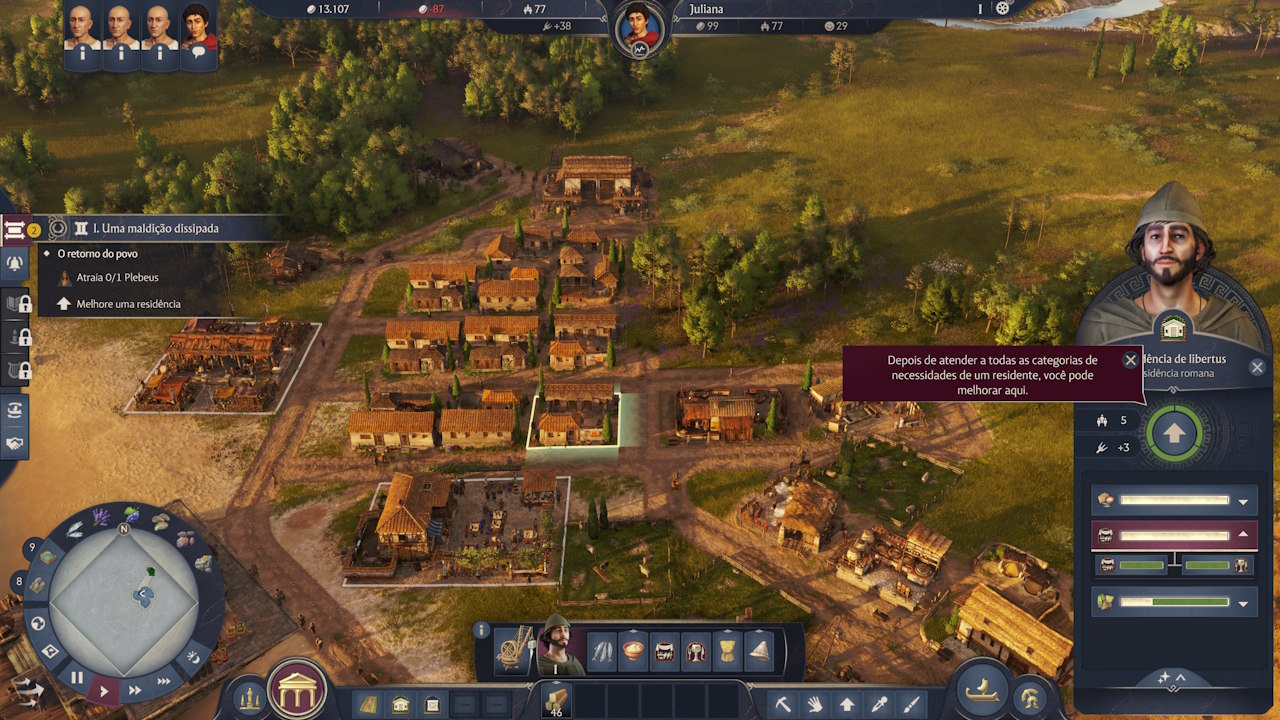Click the green need fulfillment progress bar
The height and width of the screenshot is (720, 1280).
pos(1143,566)
